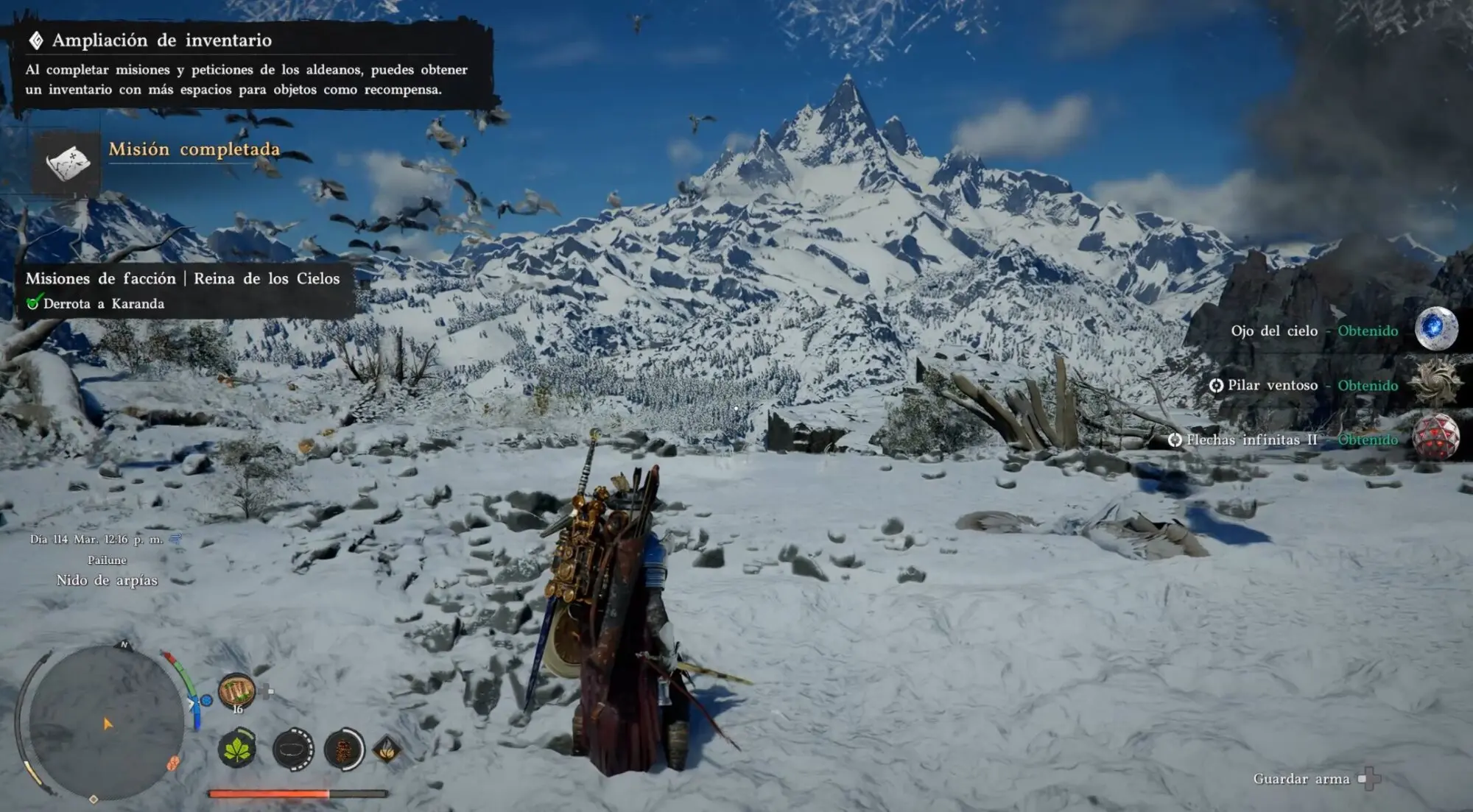
Task: Select the orange armor ability icon
Action: click(344, 750)
